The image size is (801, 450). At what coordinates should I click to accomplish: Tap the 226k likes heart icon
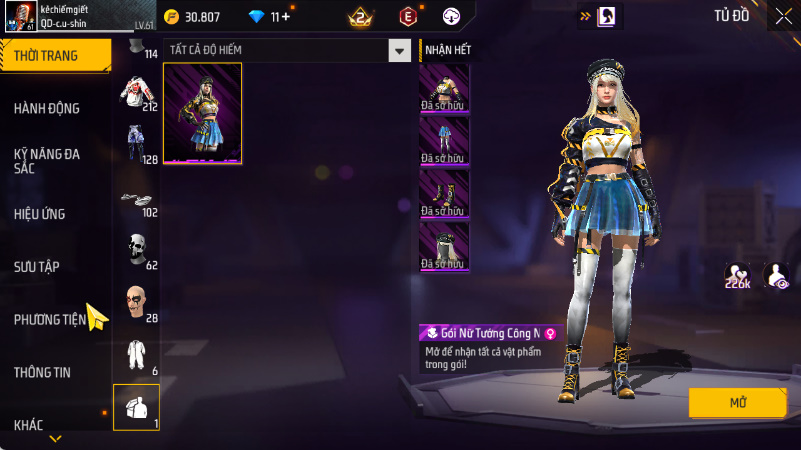click(x=738, y=276)
